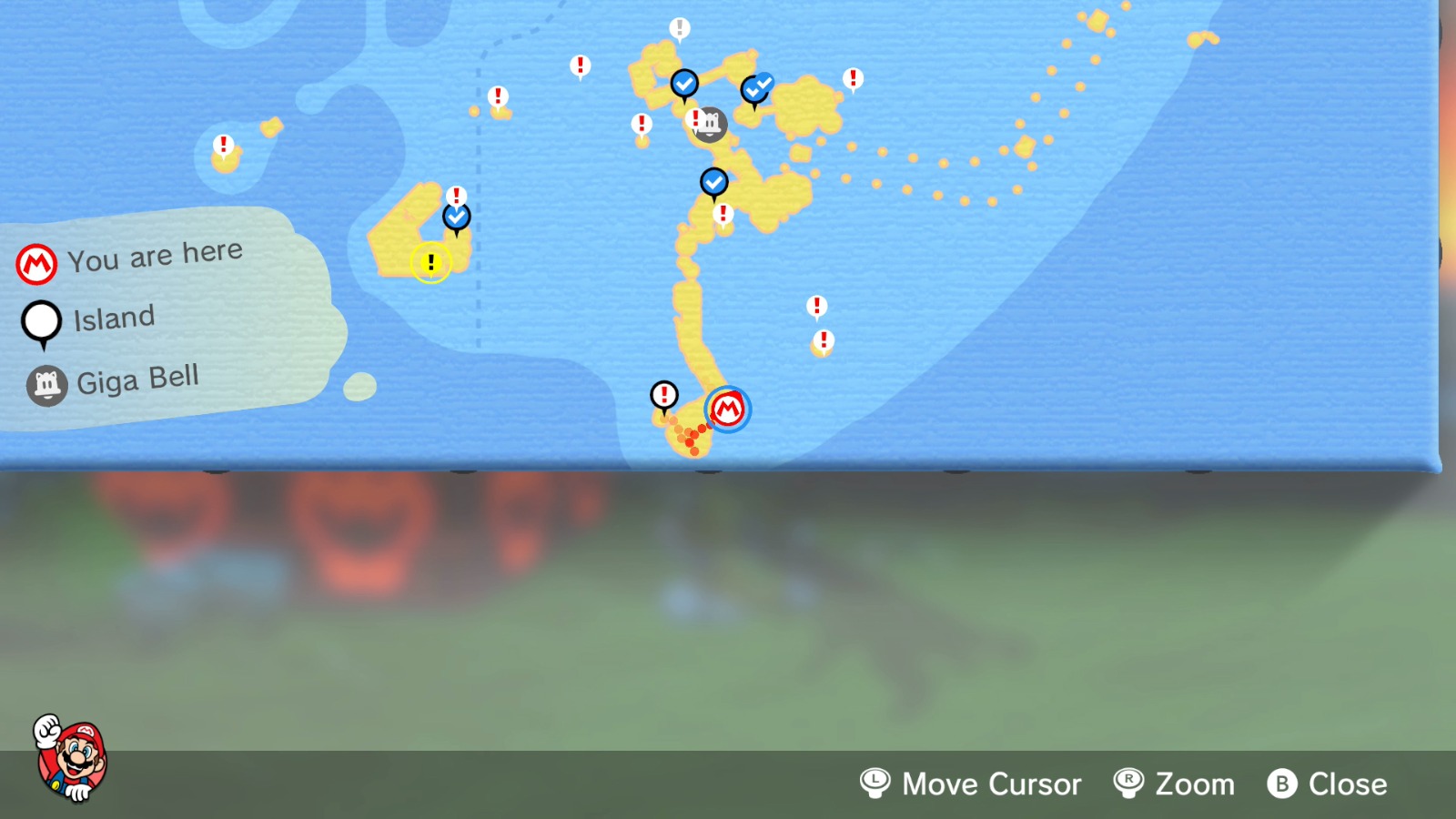Image resolution: width=1456 pixels, height=819 pixels.
Task: Click the L-stick Move Cursor control
Action: (x=875, y=784)
